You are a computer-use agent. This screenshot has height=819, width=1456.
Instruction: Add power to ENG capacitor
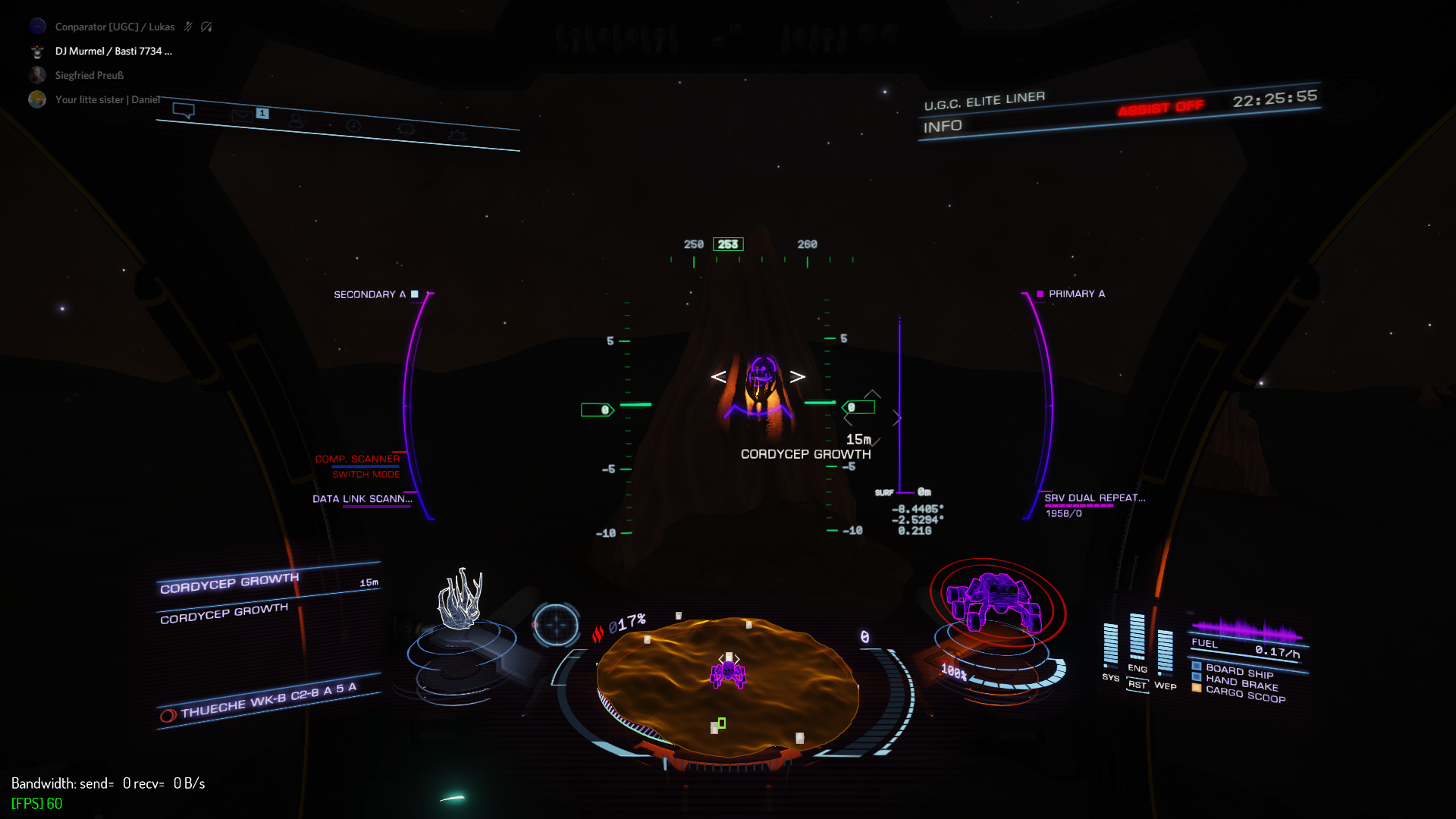1137,641
